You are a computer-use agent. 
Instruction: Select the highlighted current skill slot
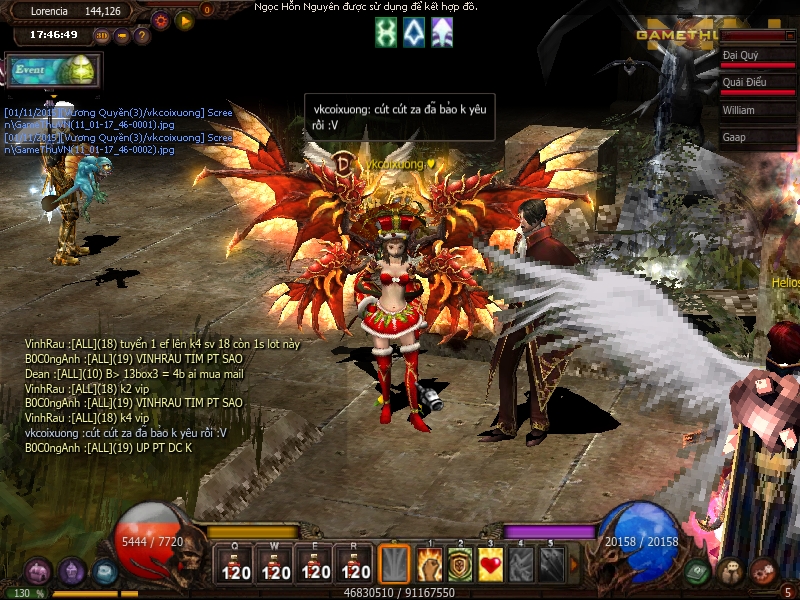coord(396,566)
